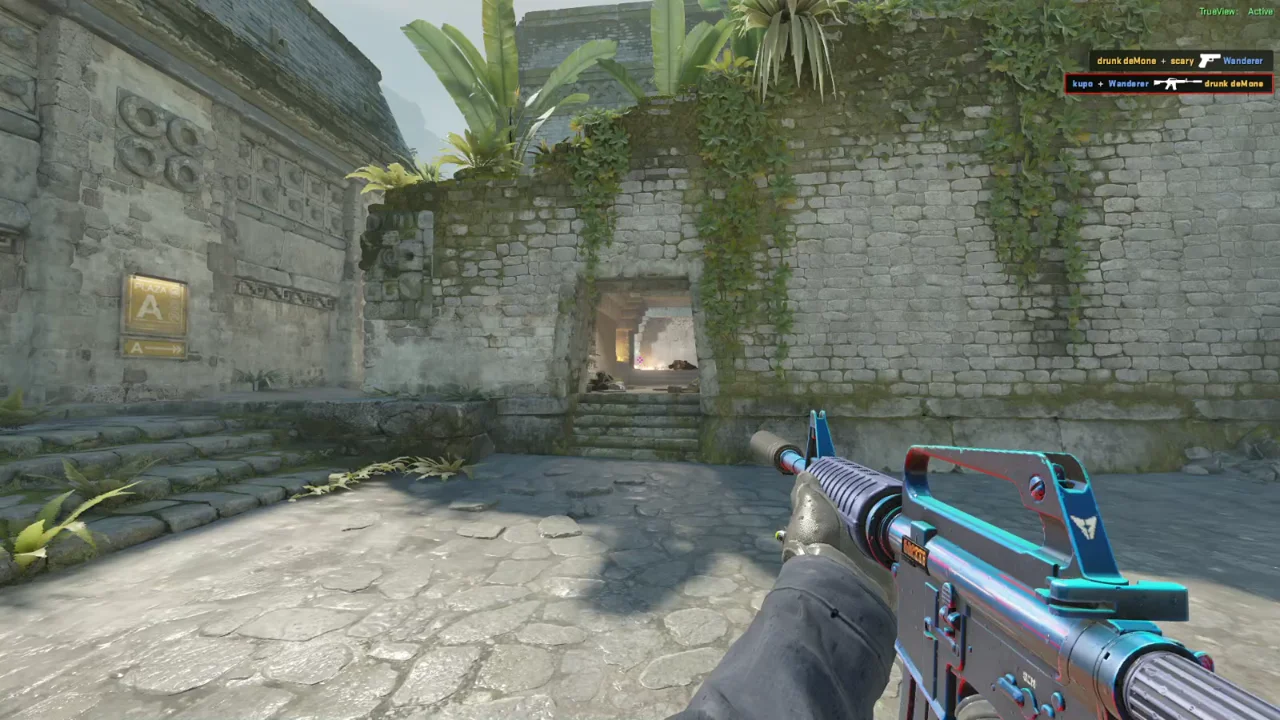1280x720 pixels.
Task: Select the Wanderer player name
Action: pyautogui.click(x=1243, y=61)
